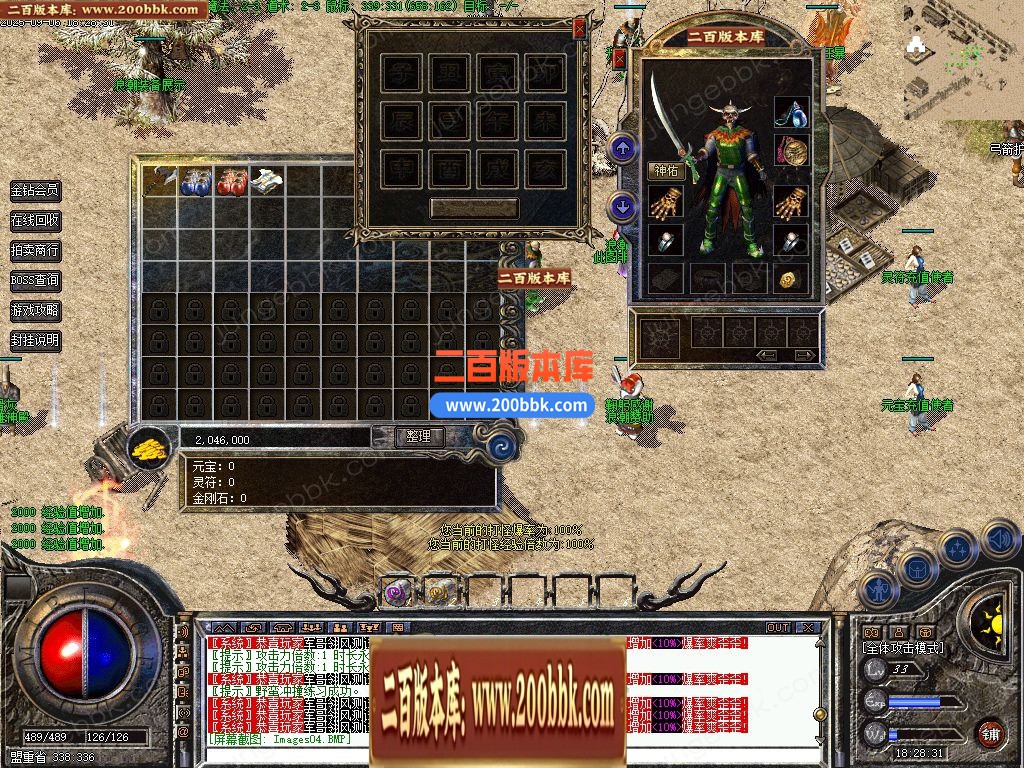Click the blue up arrow button
1024x768 pixels.
click(623, 150)
